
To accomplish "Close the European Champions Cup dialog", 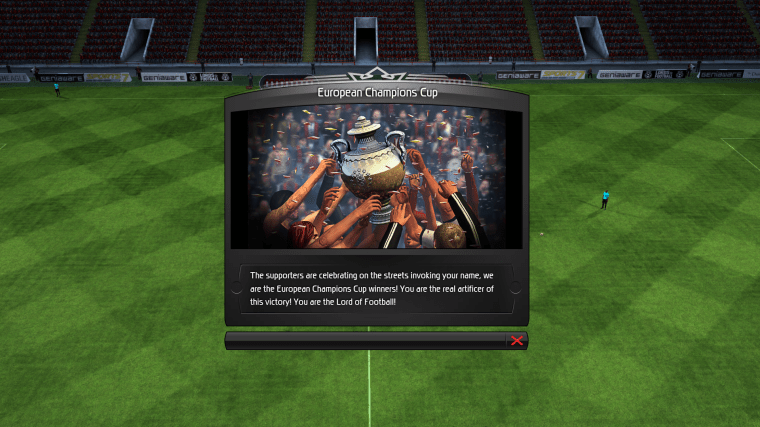I will (517, 341).
